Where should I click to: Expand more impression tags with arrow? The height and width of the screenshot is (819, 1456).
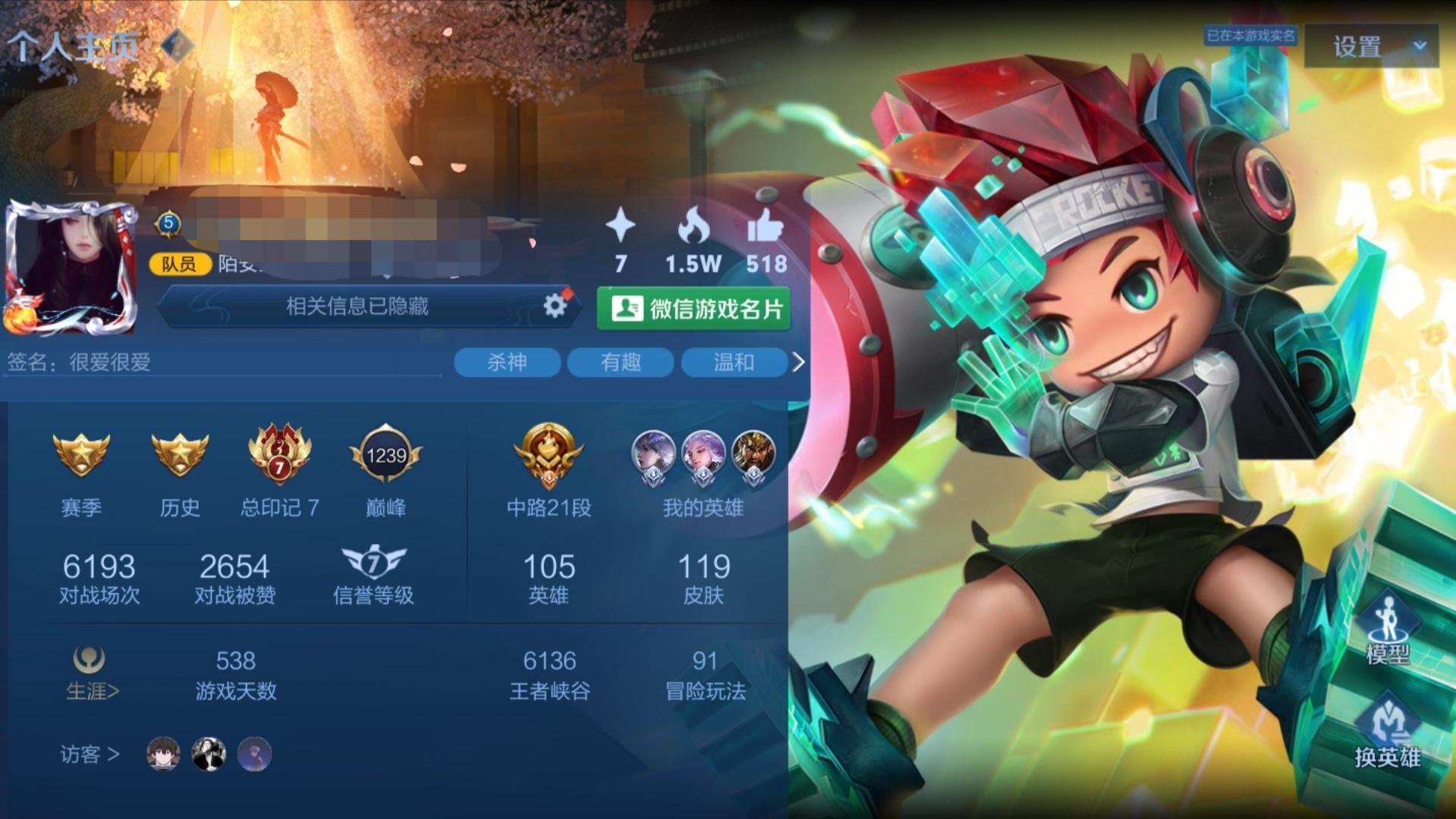coord(799,362)
